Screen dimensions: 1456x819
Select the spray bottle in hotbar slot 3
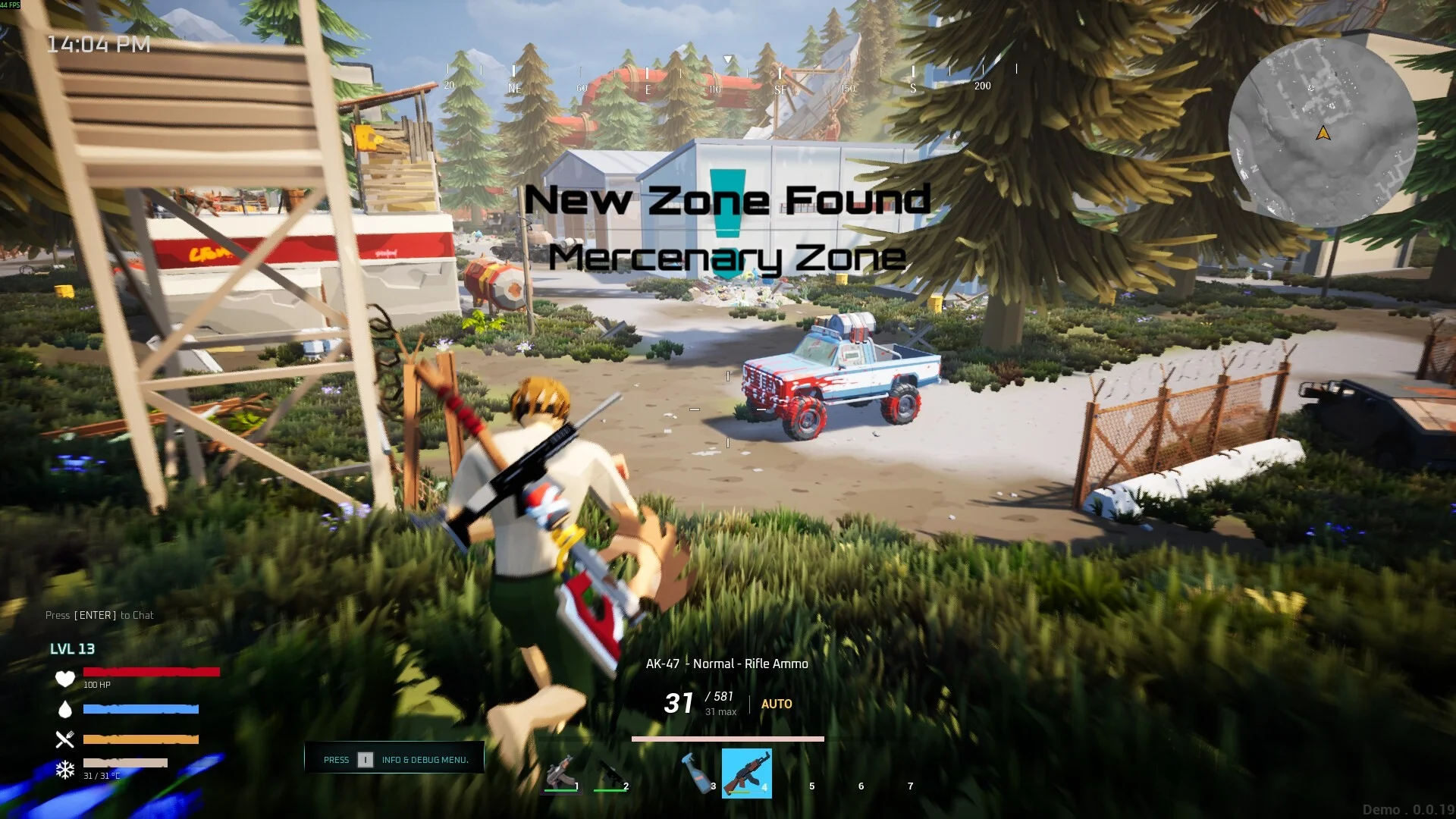696,772
